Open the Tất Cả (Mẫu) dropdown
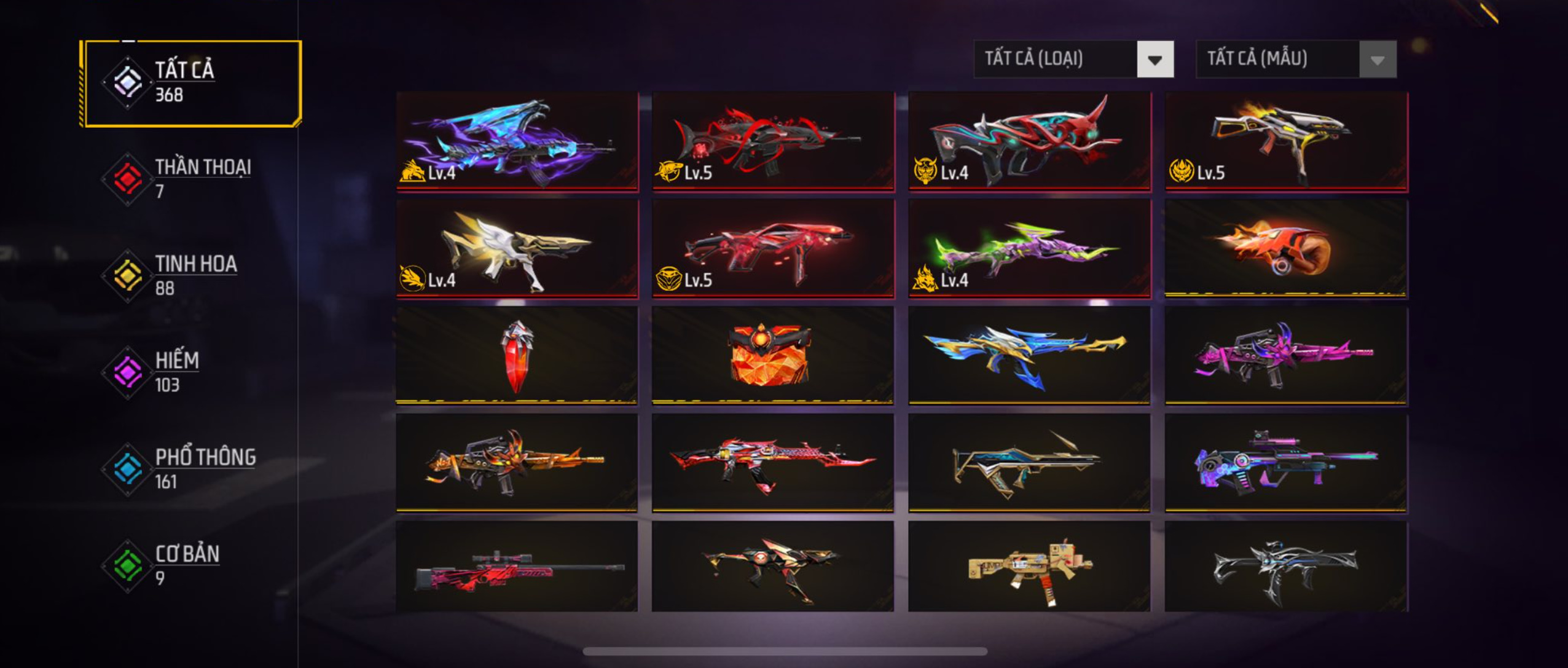Image resolution: width=1568 pixels, height=668 pixels. pos(1296,59)
